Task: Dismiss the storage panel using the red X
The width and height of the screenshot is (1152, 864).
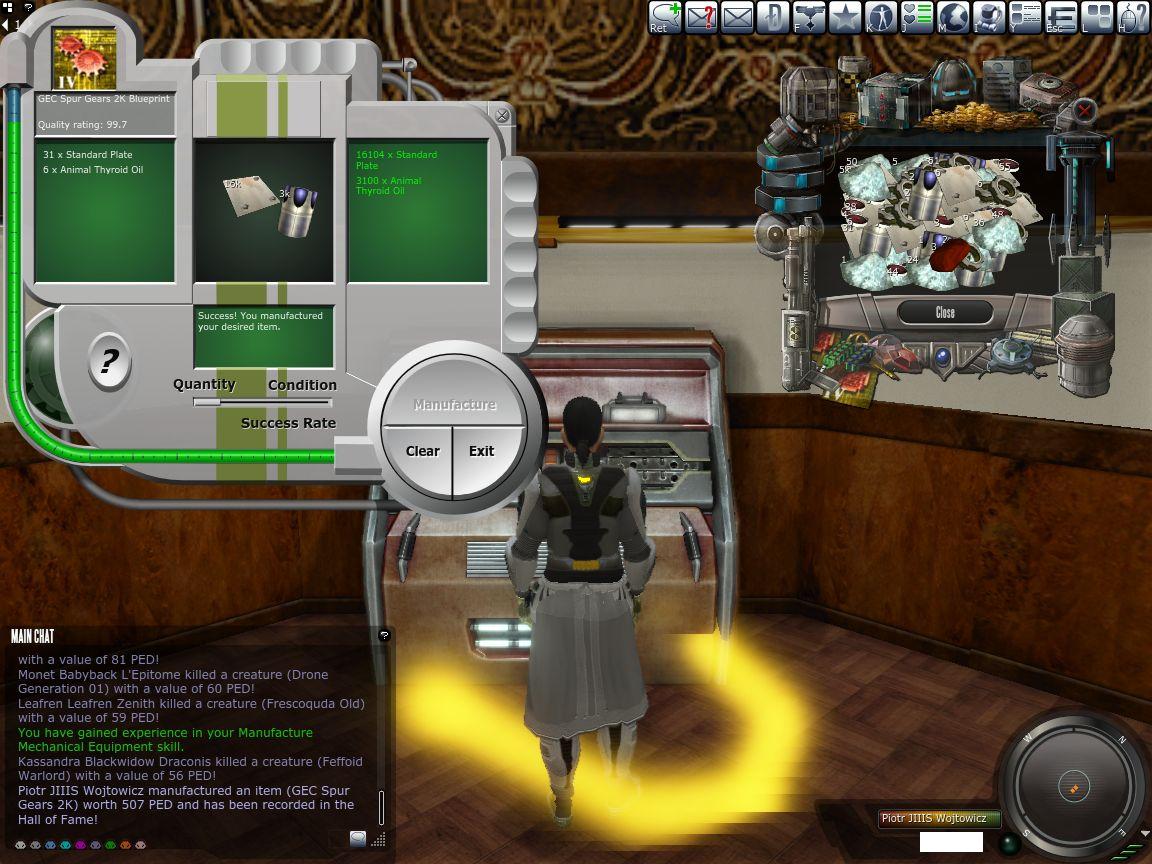Action: tap(1084, 110)
